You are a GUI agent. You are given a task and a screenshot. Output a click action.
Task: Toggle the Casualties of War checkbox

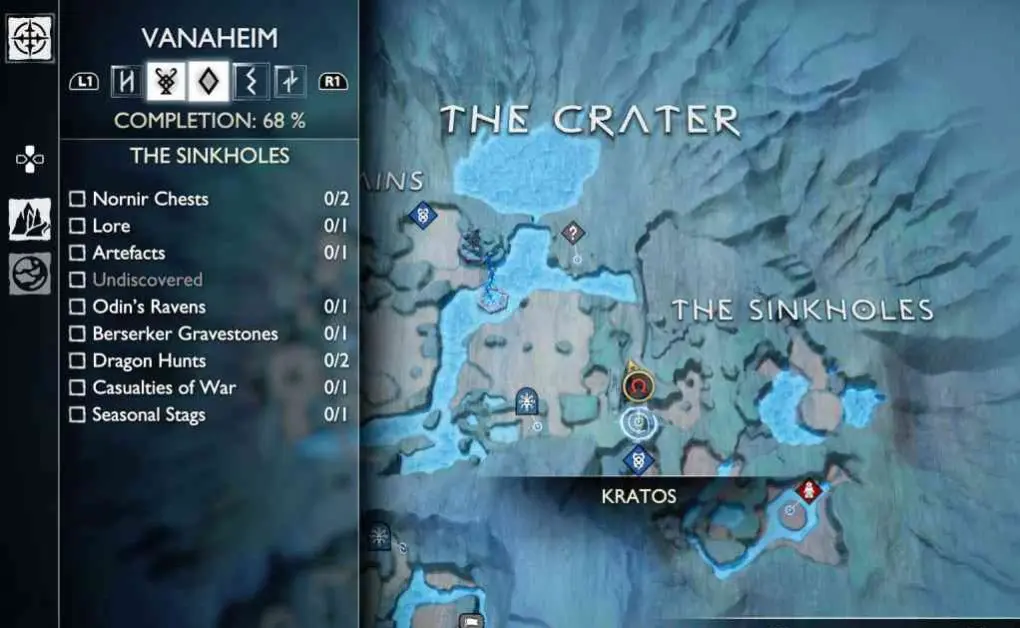point(77,388)
